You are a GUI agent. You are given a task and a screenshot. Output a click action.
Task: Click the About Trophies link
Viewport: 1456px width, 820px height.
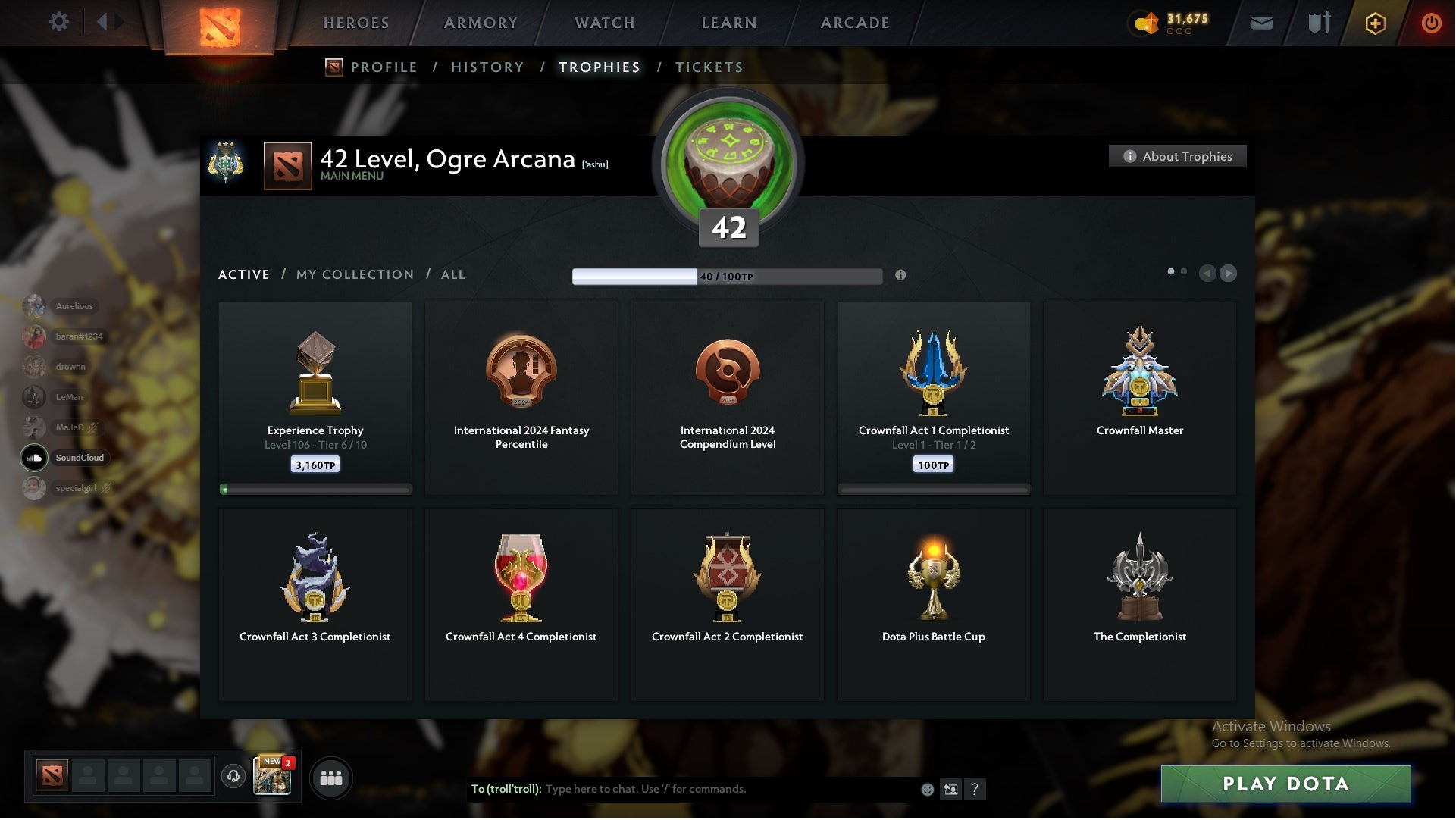(1177, 156)
